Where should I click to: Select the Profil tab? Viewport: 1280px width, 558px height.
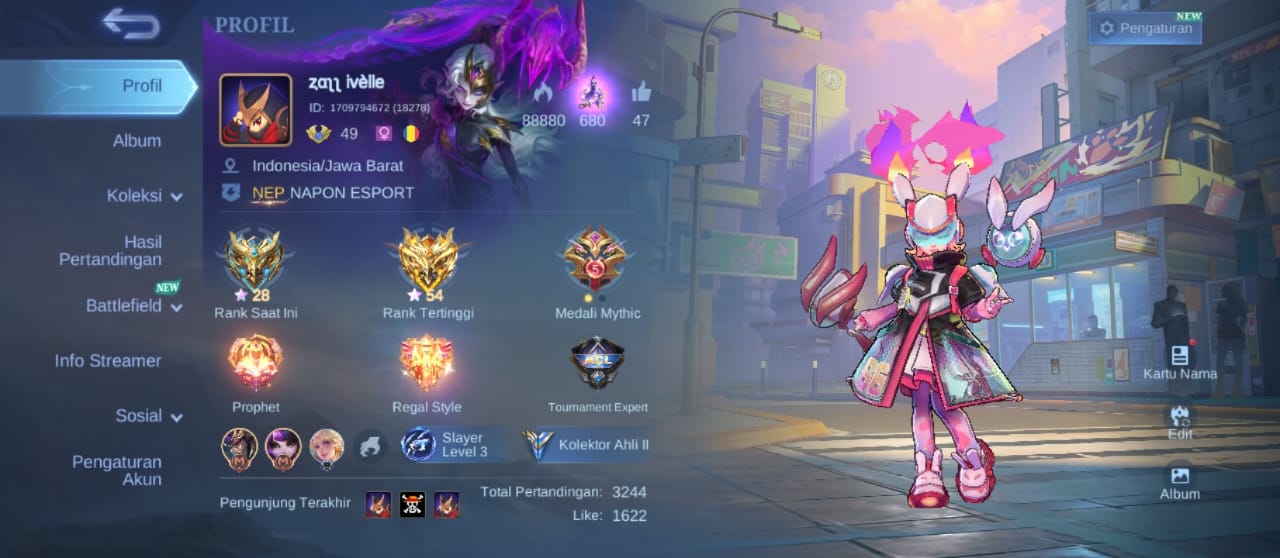click(141, 86)
